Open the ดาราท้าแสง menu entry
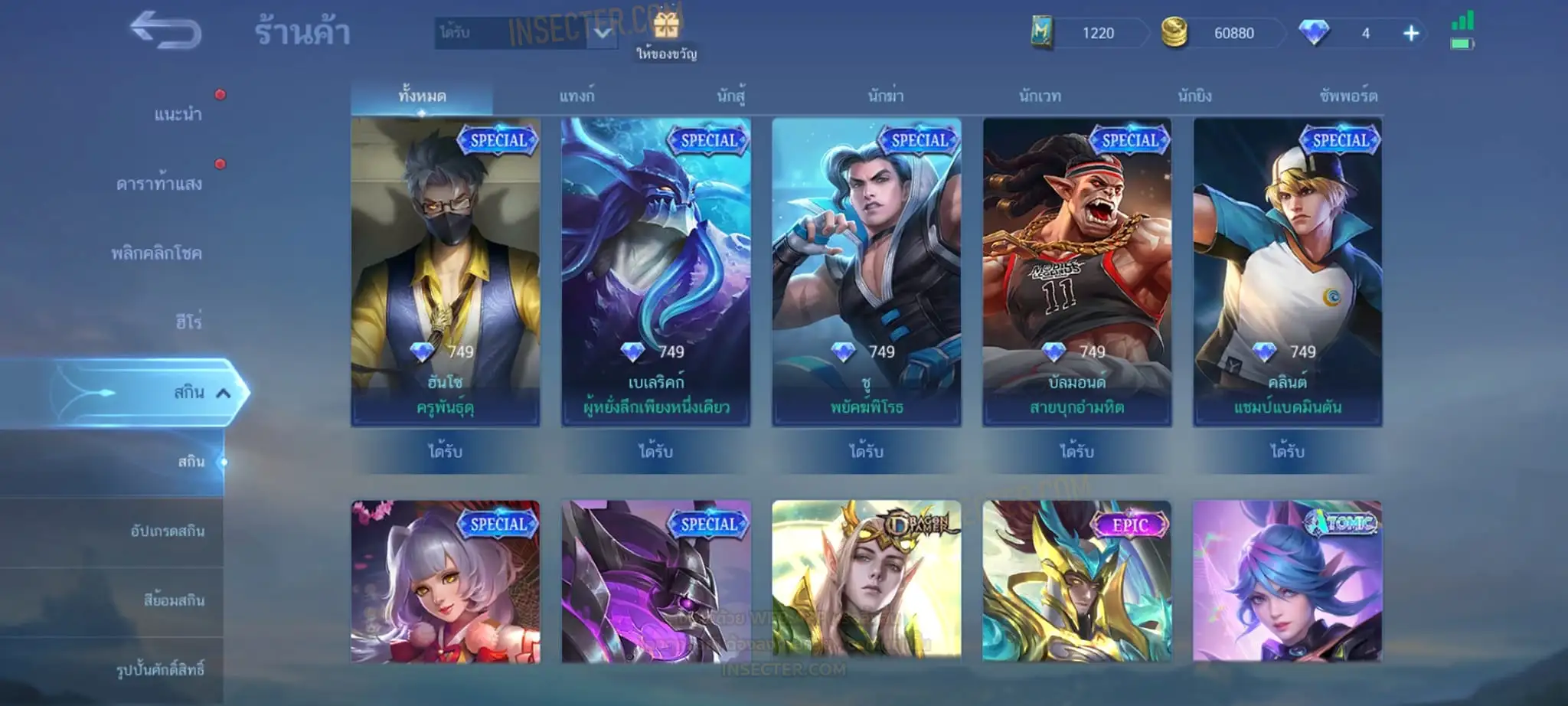The width and height of the screenshot is (1568, 706). click(159, 184)
